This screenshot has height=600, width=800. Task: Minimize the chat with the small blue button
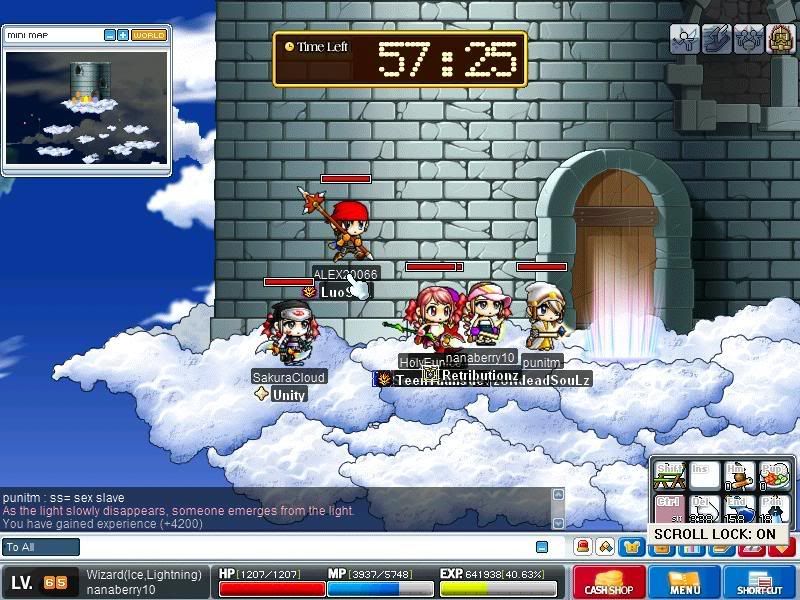click(542, 547)
